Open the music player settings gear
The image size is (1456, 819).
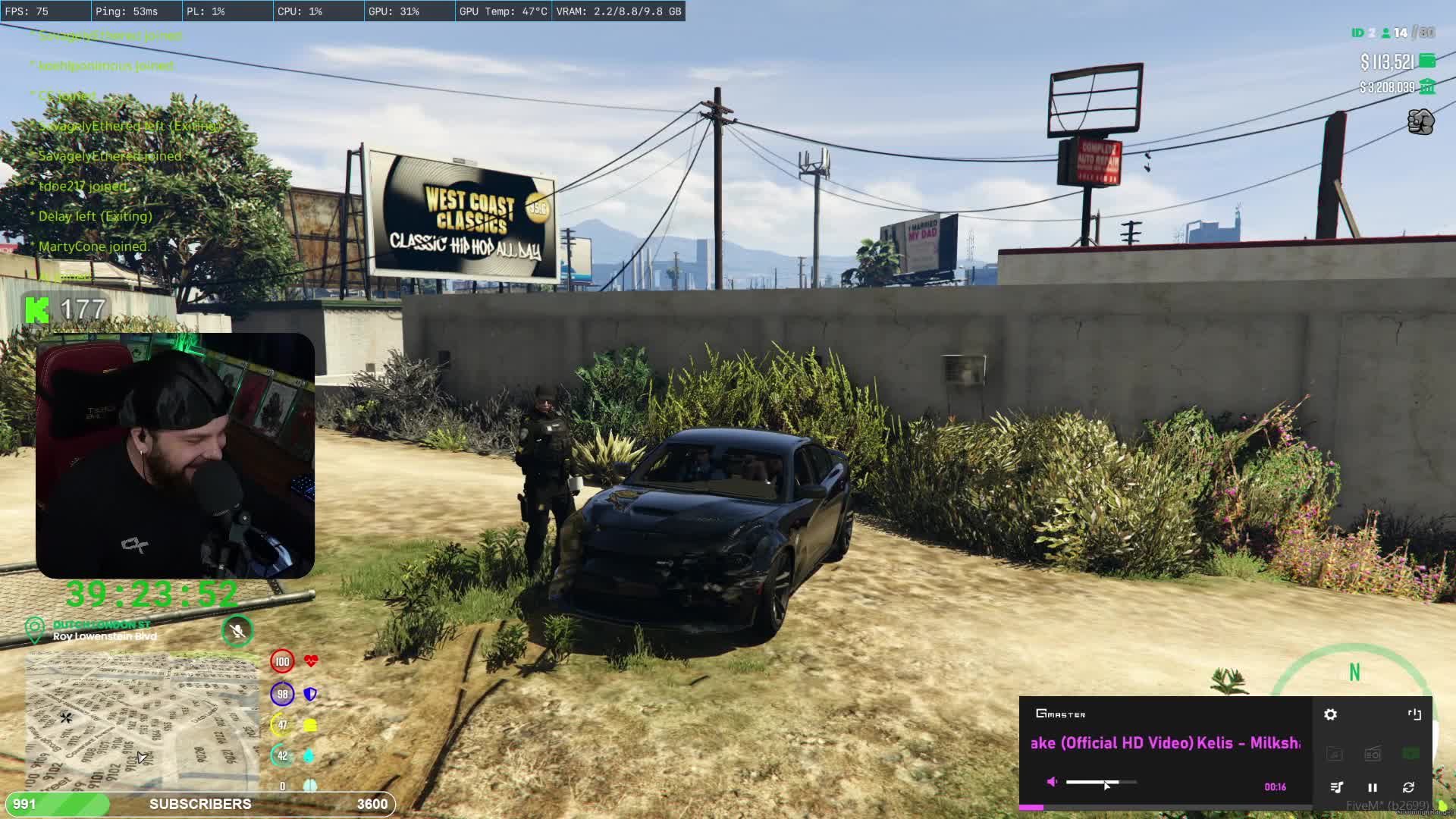click(x=1330, y=714)
